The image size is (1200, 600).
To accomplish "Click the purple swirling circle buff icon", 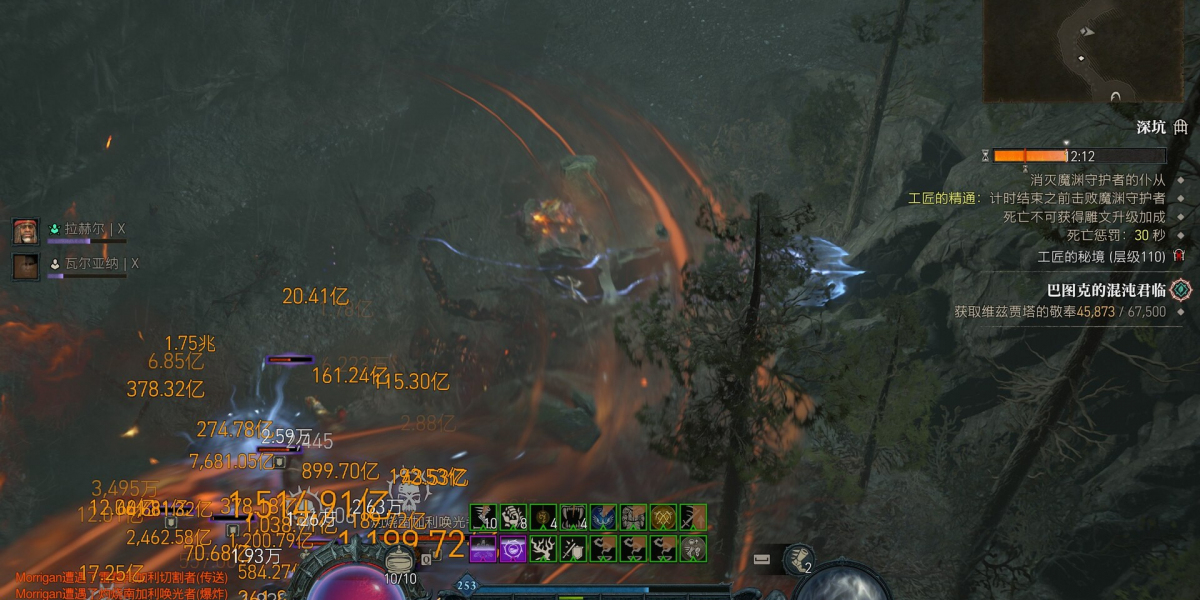I will click(513, 548).
